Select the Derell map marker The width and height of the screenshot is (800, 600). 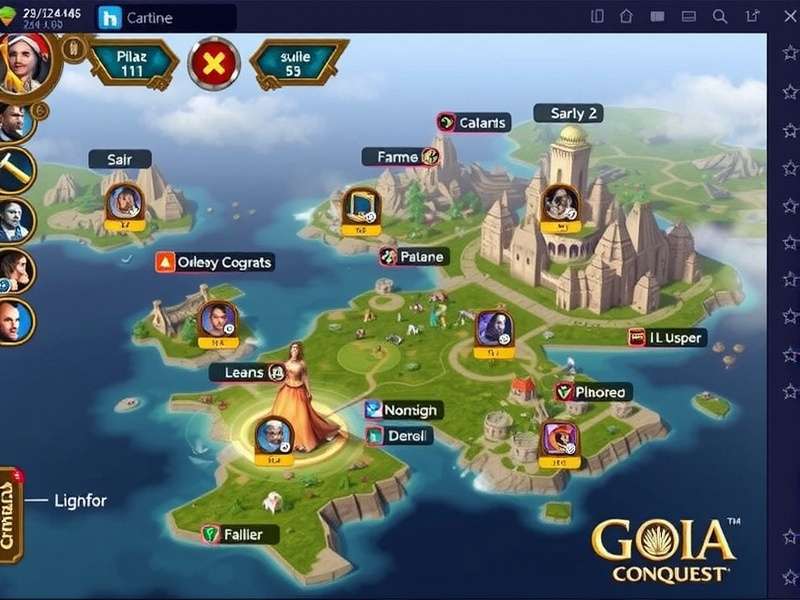coord(400,436)
